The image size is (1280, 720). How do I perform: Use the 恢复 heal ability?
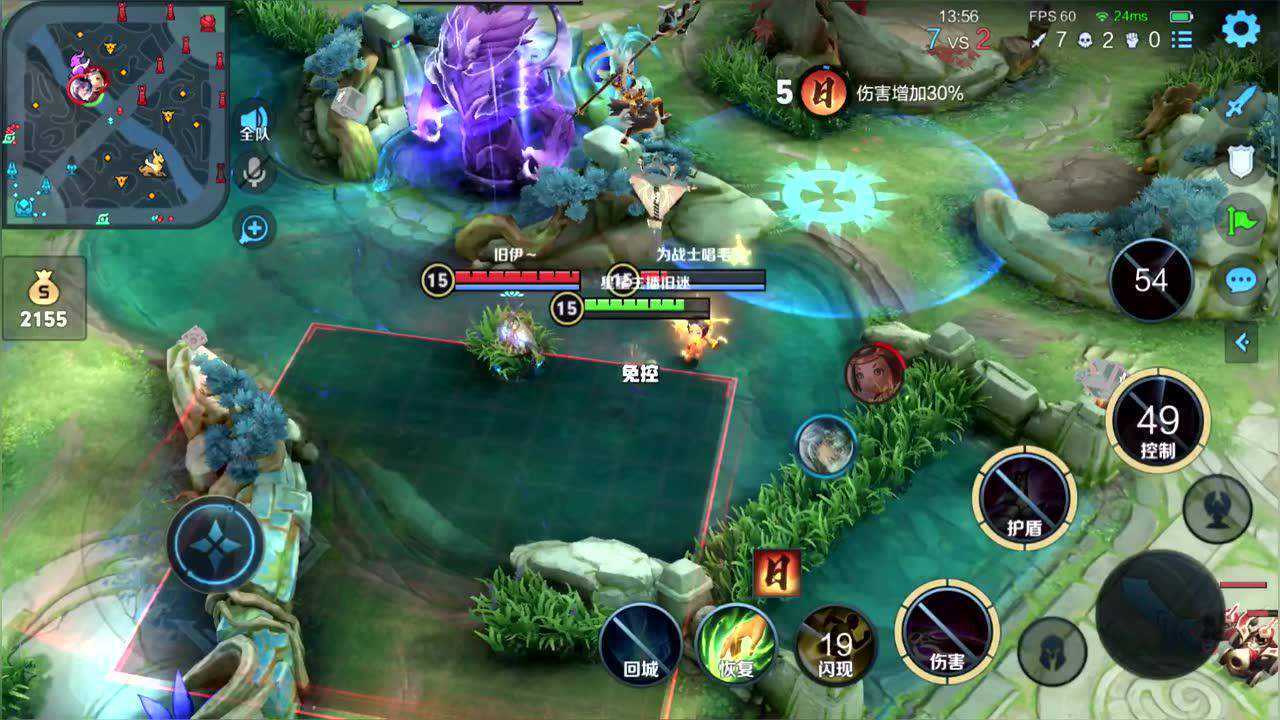(736, 643)
